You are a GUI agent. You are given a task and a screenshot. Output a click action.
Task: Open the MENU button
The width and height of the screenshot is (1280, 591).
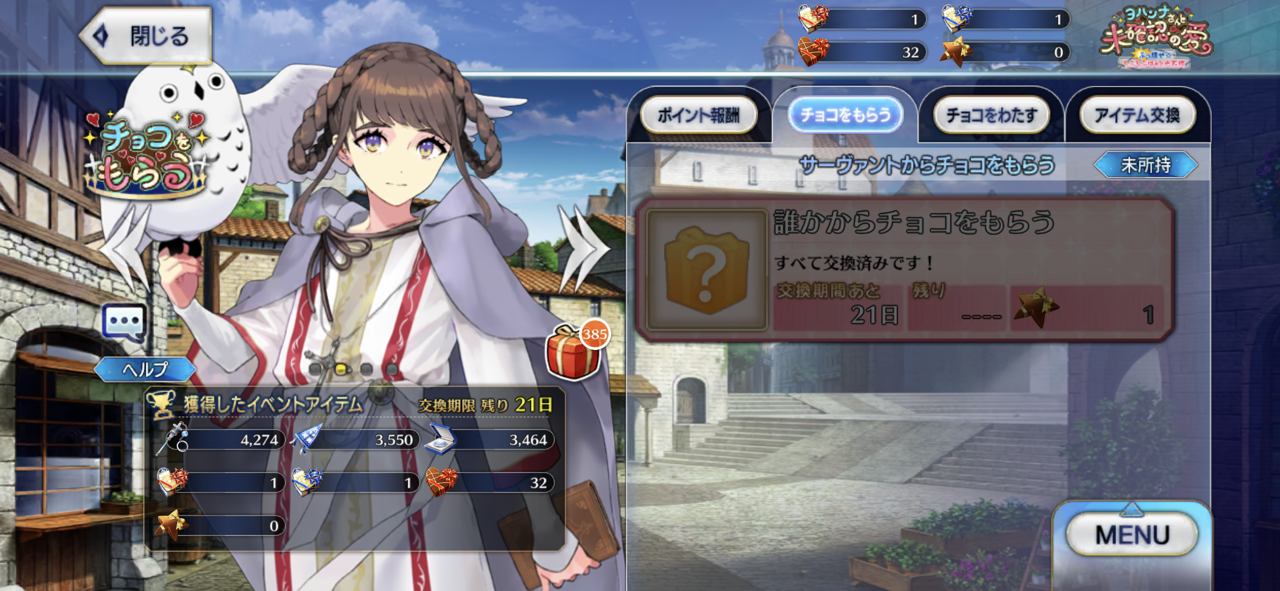click(1132, 534)
